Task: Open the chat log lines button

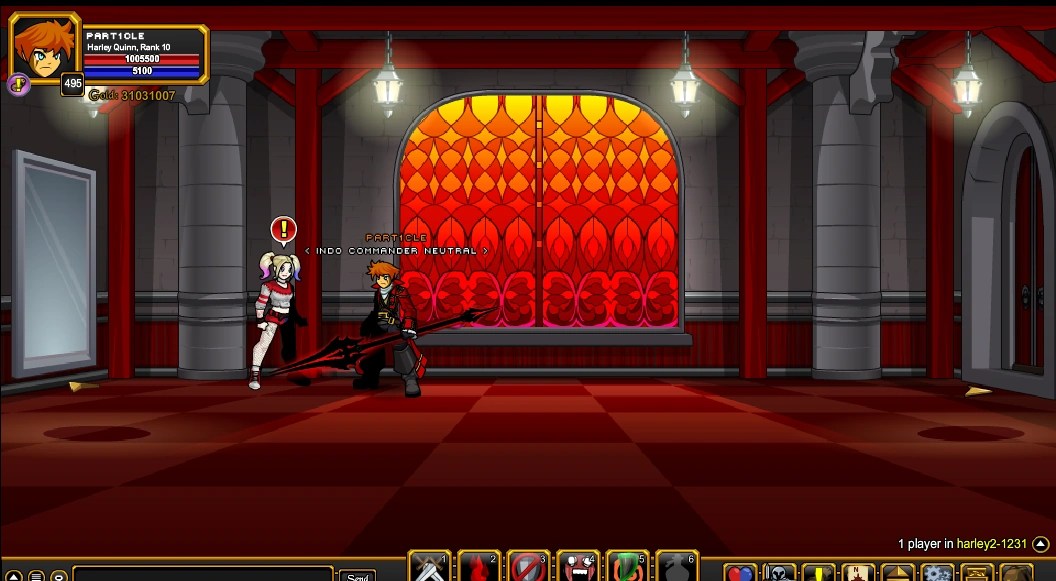Action: pyautogui.click(x=35, y=576)
